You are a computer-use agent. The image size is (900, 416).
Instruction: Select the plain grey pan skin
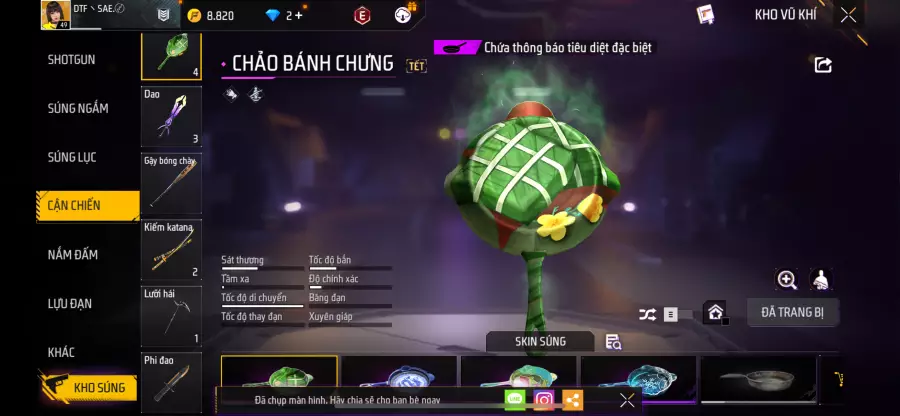click(757, 377)
